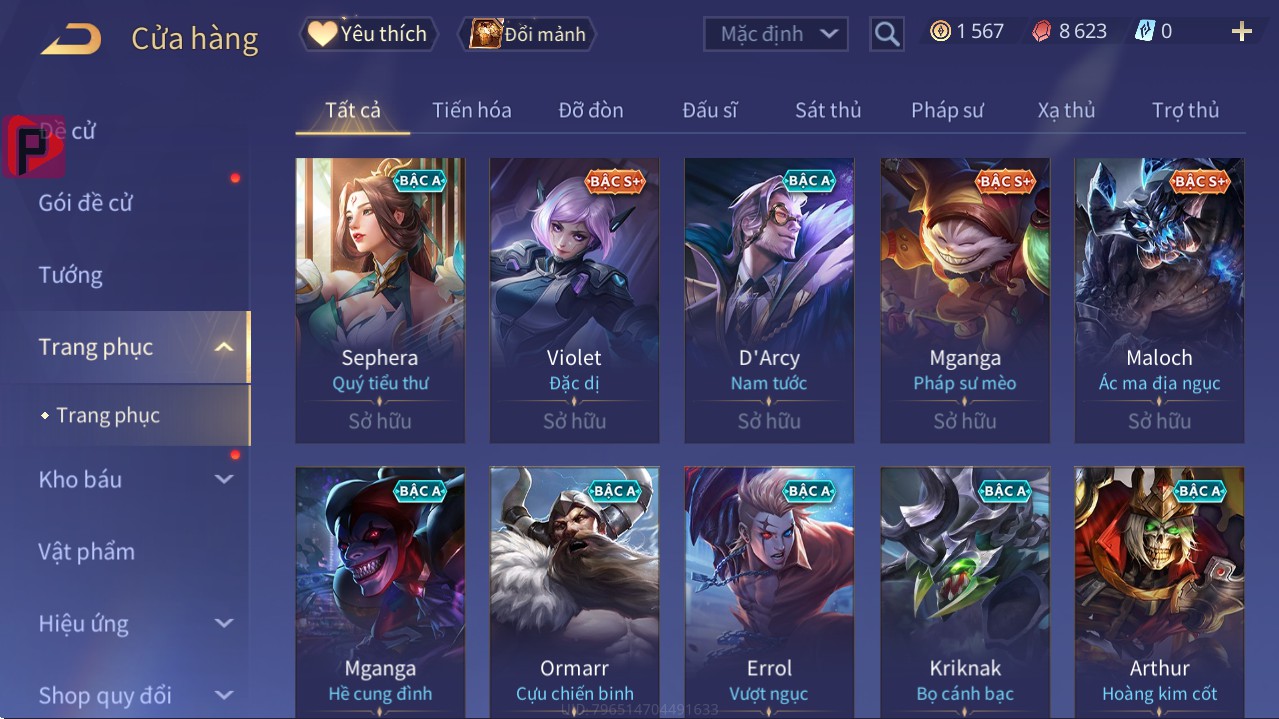Open the Đổi mảnh fragment exchange
Image resolution: width=1279 pixels, height=719 pixels.
point(527,34)
